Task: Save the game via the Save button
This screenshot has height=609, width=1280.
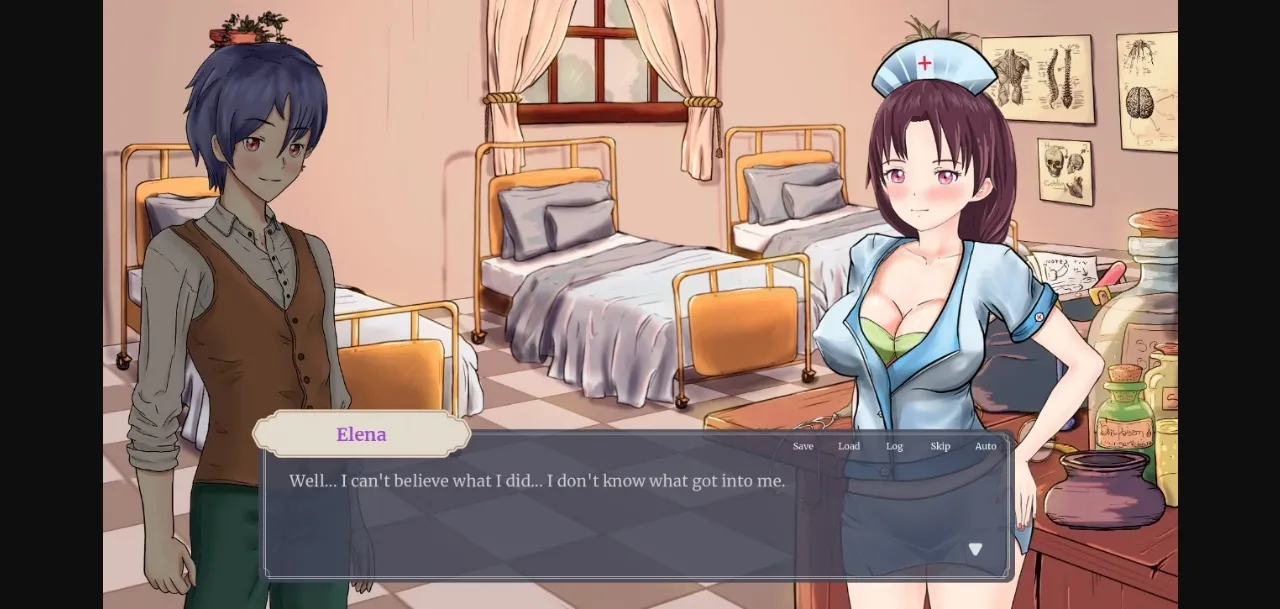Action: click(803, 446)
